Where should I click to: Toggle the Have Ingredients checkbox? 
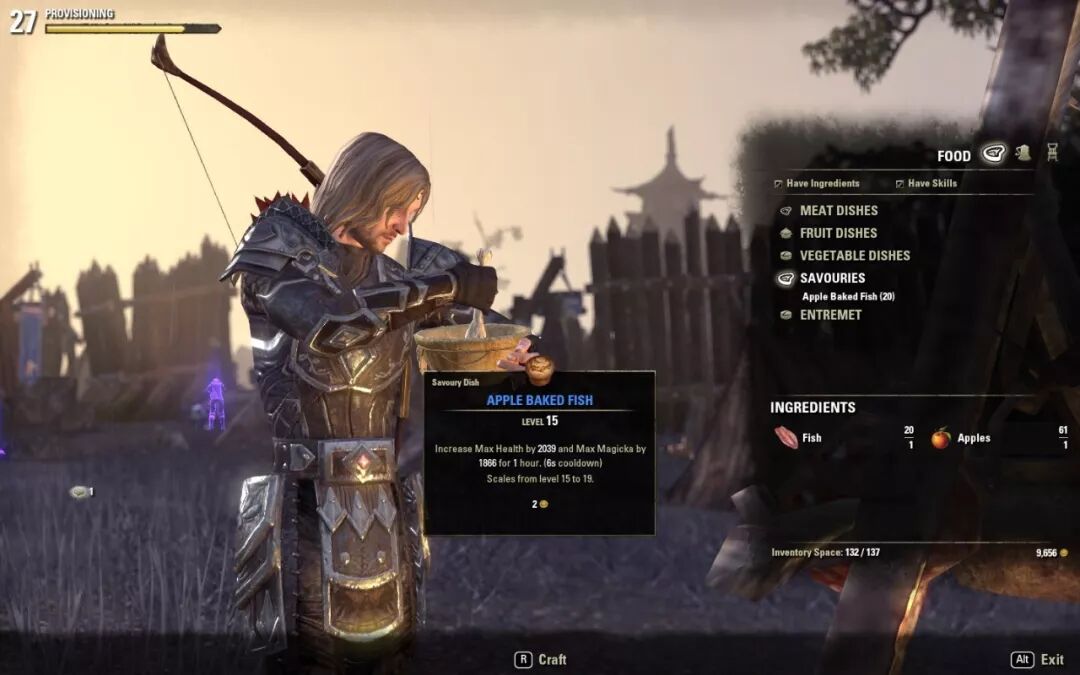pos(780,184)
